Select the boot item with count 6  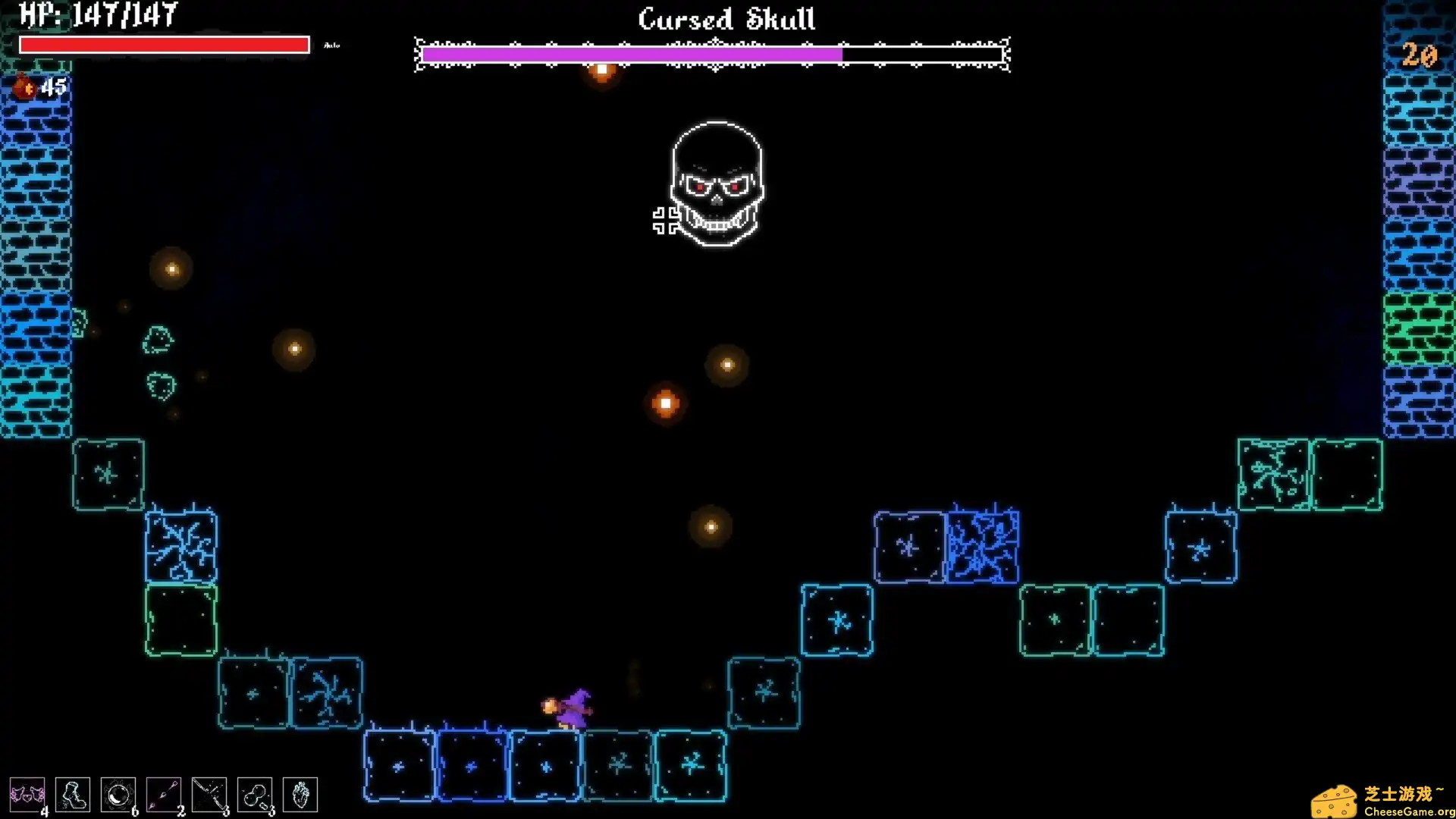tap(74, 794)
